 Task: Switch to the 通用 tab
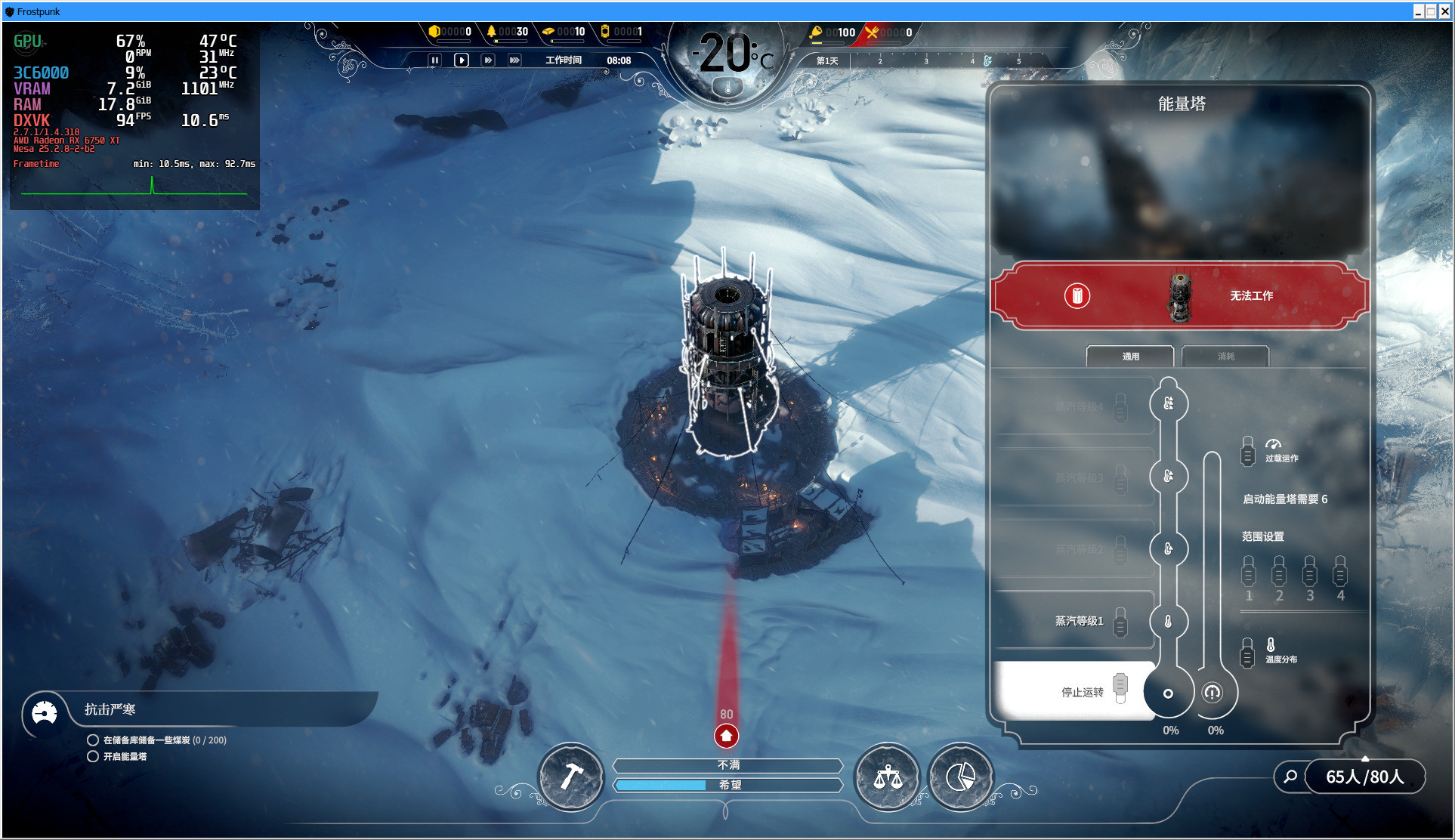[x=1130, y=357]
